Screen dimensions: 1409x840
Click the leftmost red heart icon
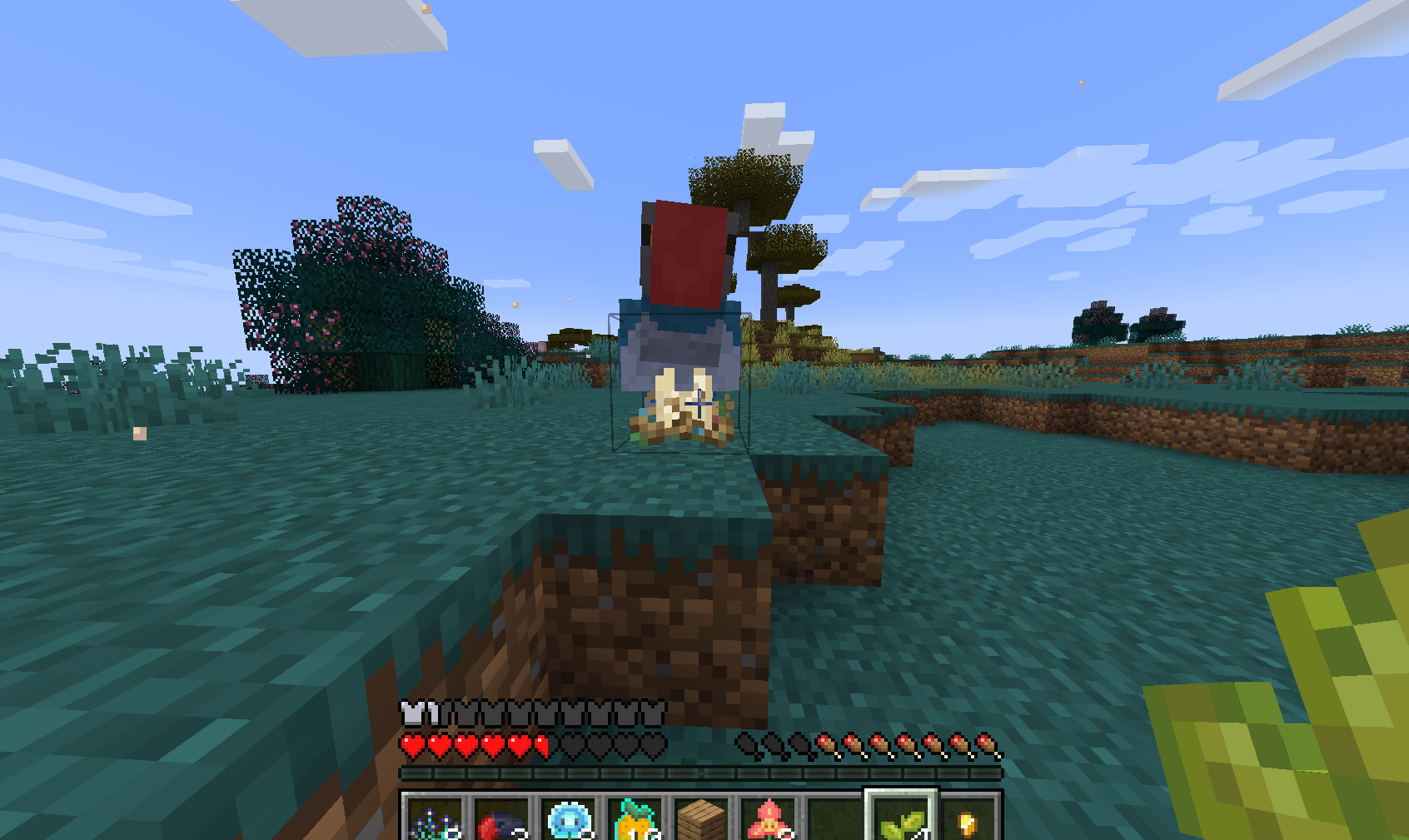pos(411,746)
